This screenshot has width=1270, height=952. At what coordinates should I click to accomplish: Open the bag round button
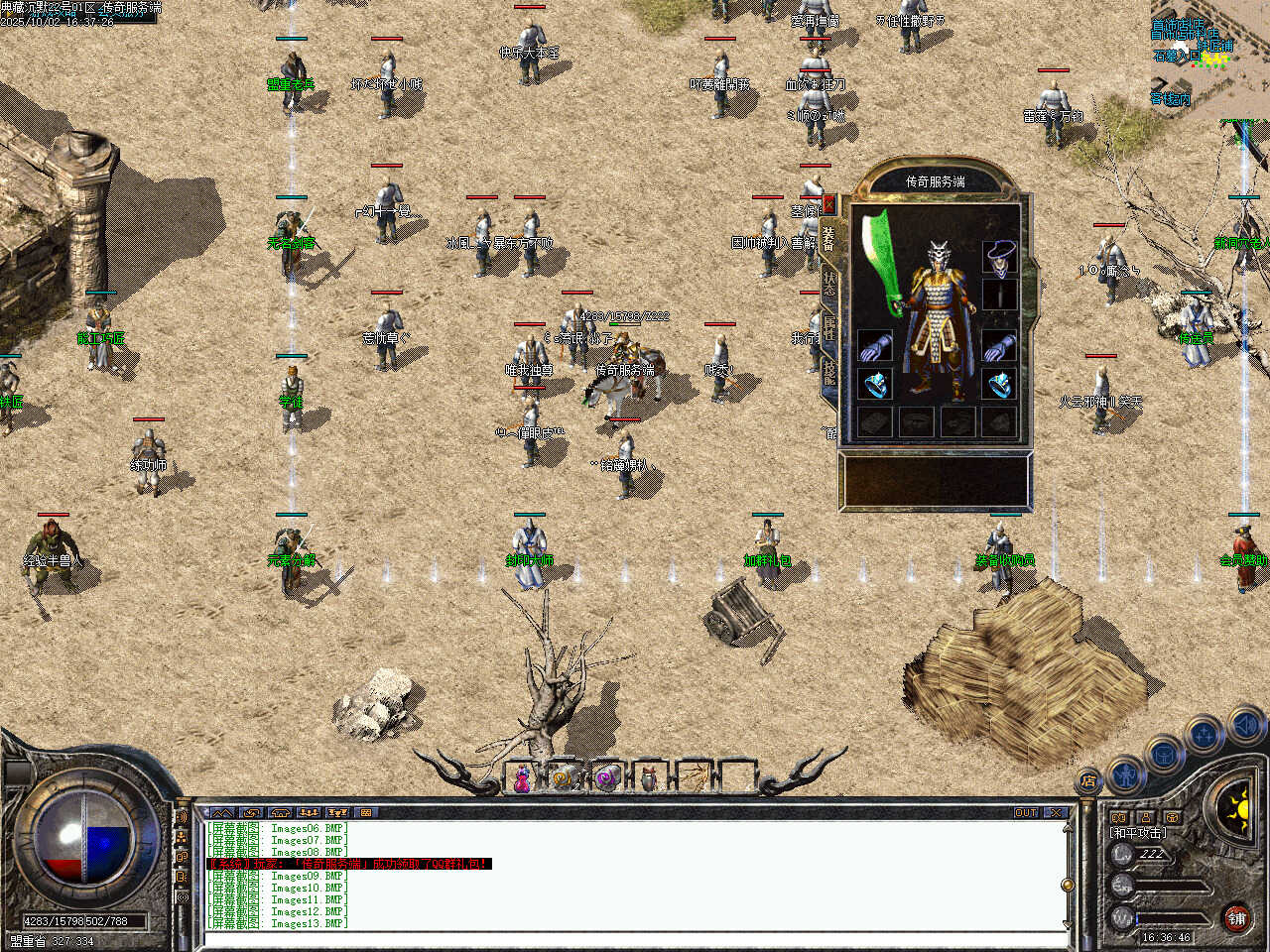click(1164, 755)
